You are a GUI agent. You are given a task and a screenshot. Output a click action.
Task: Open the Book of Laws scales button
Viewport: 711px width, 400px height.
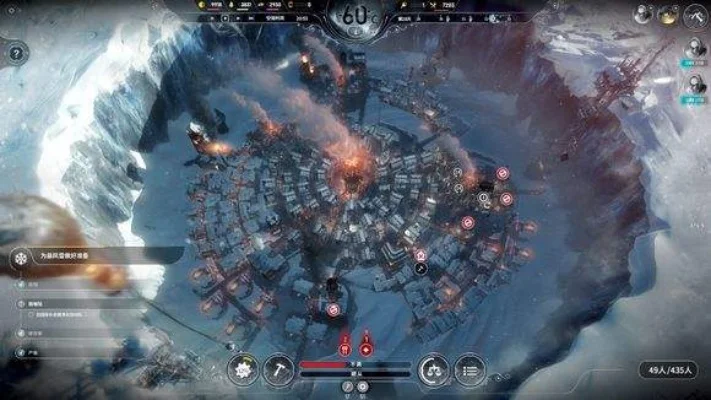[x=433, y=369]
